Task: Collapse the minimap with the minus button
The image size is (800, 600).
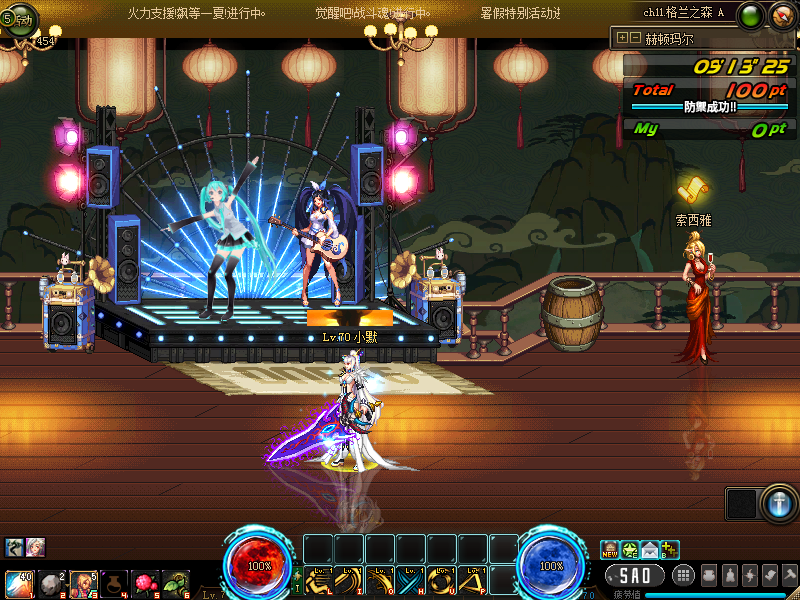Action: pyautogui.click(x=635, y=38)
